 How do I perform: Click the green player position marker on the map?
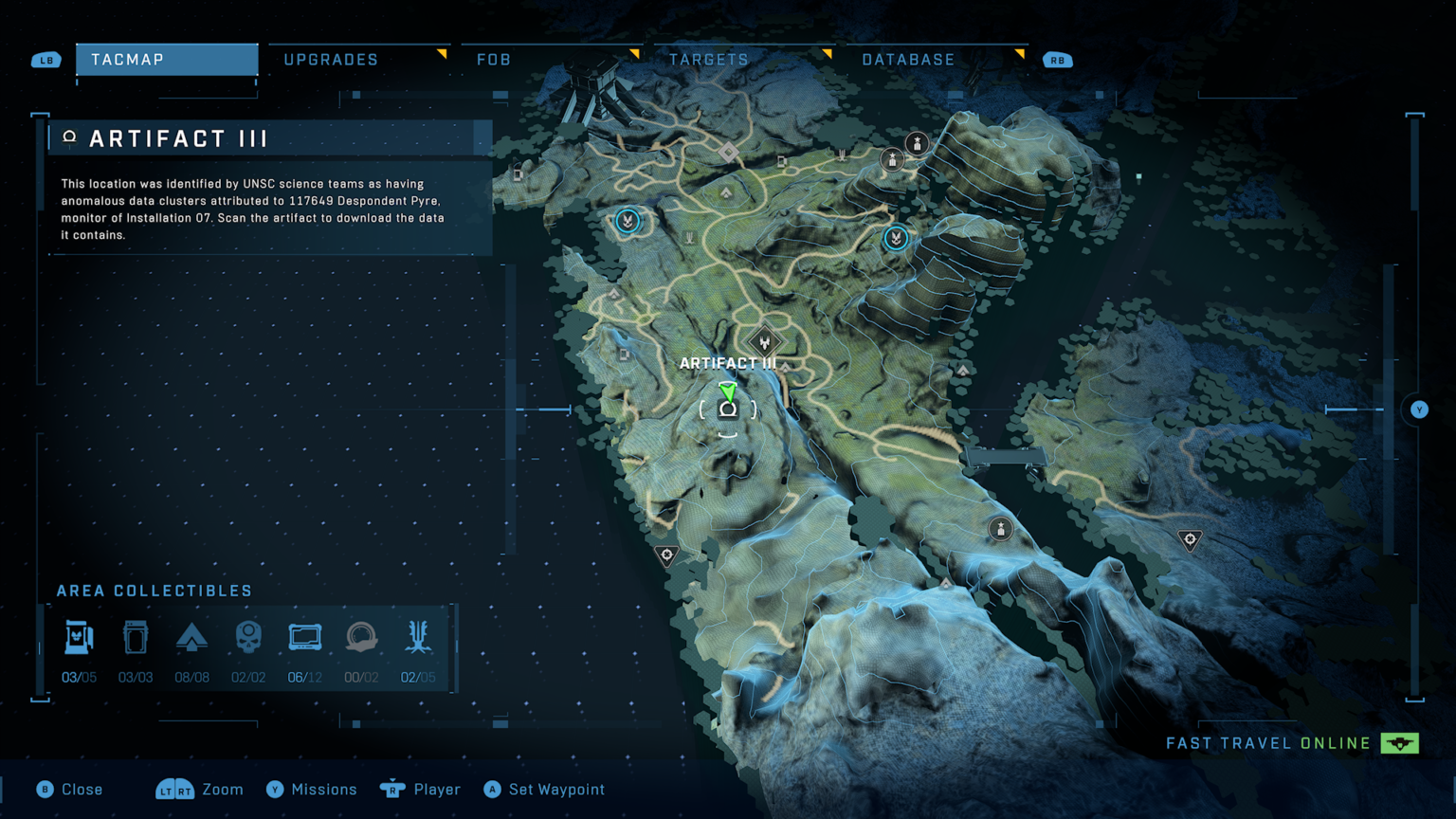pyautogui.click(x=727, y=391)
